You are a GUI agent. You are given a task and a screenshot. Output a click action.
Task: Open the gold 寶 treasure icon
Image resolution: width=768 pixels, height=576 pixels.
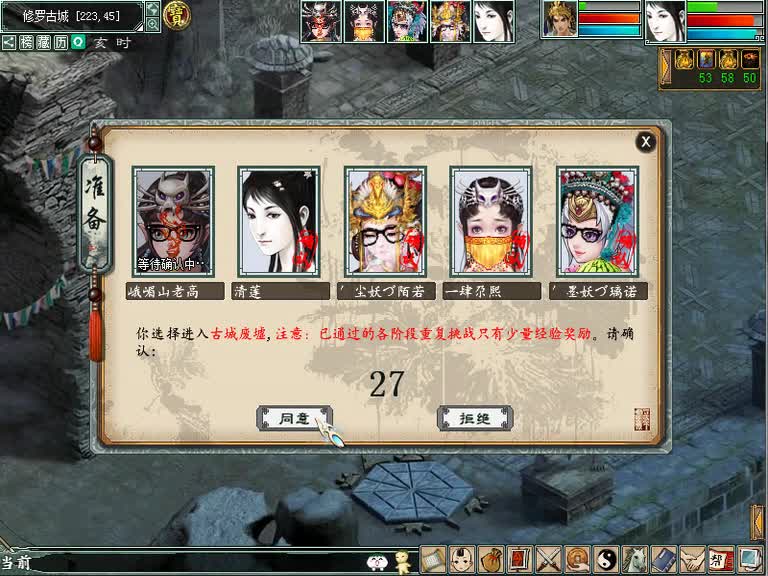(178, 16)
